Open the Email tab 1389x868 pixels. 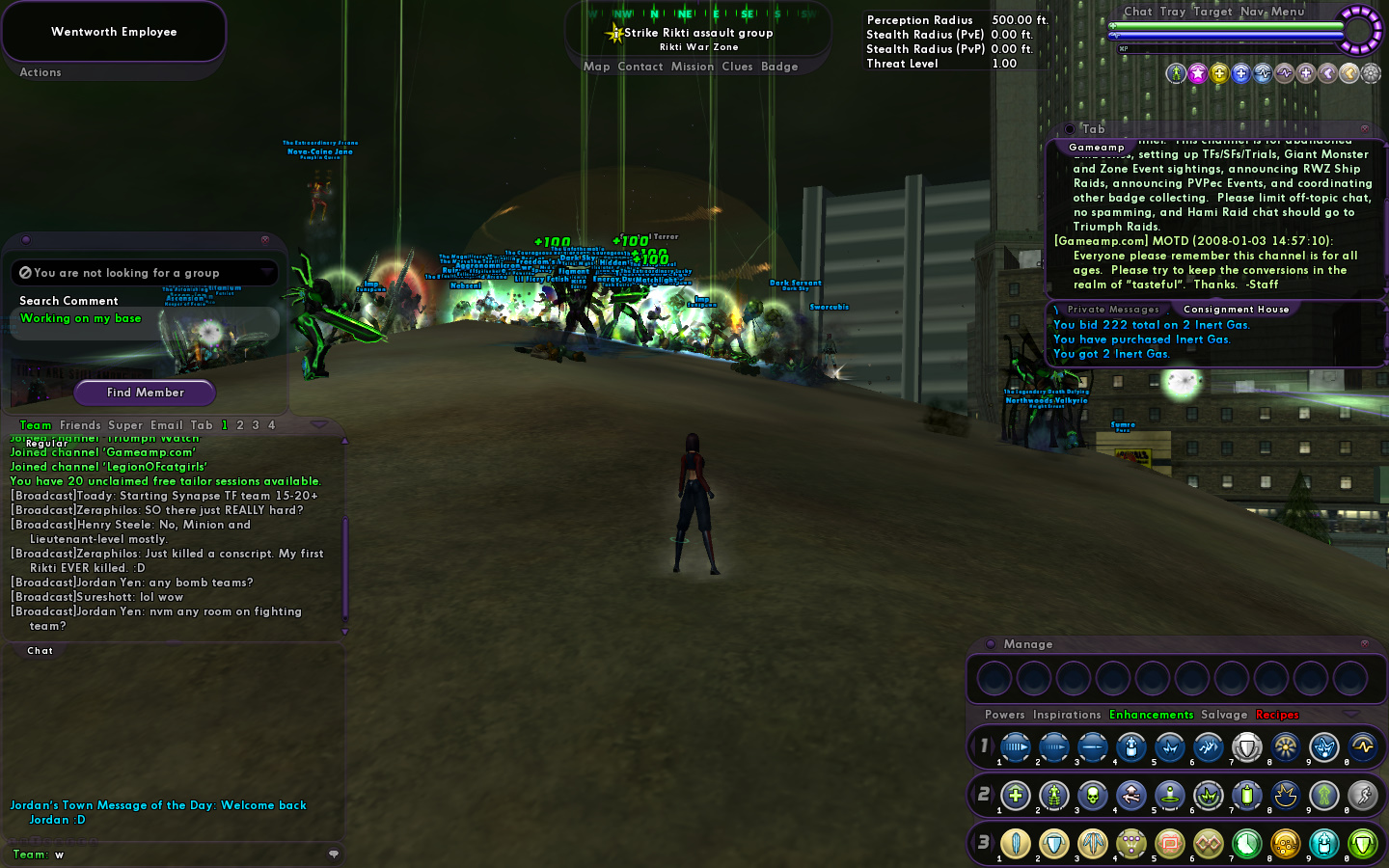(x=166, y=425)
